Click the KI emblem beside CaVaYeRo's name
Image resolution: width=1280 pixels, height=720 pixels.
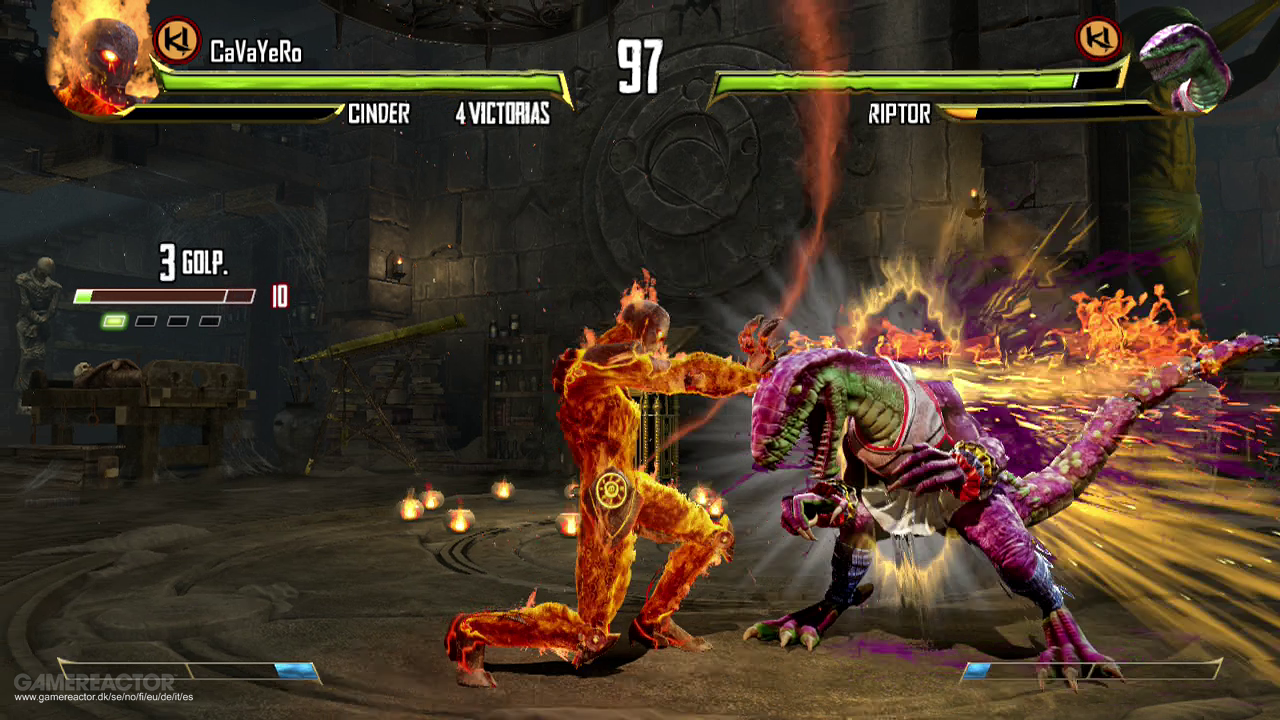pos(177,40)
